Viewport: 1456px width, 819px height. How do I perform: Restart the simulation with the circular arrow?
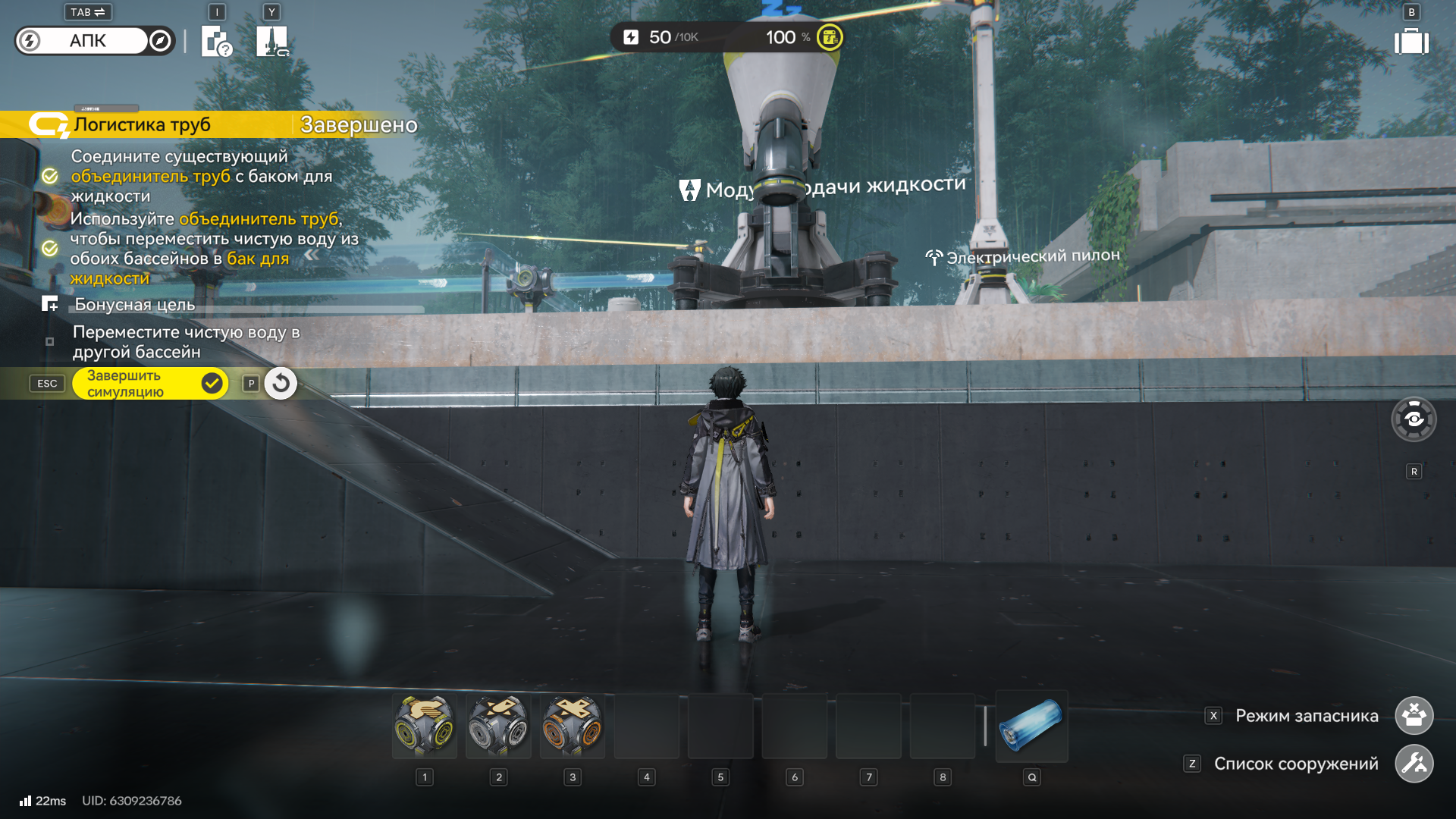[281, 384]
